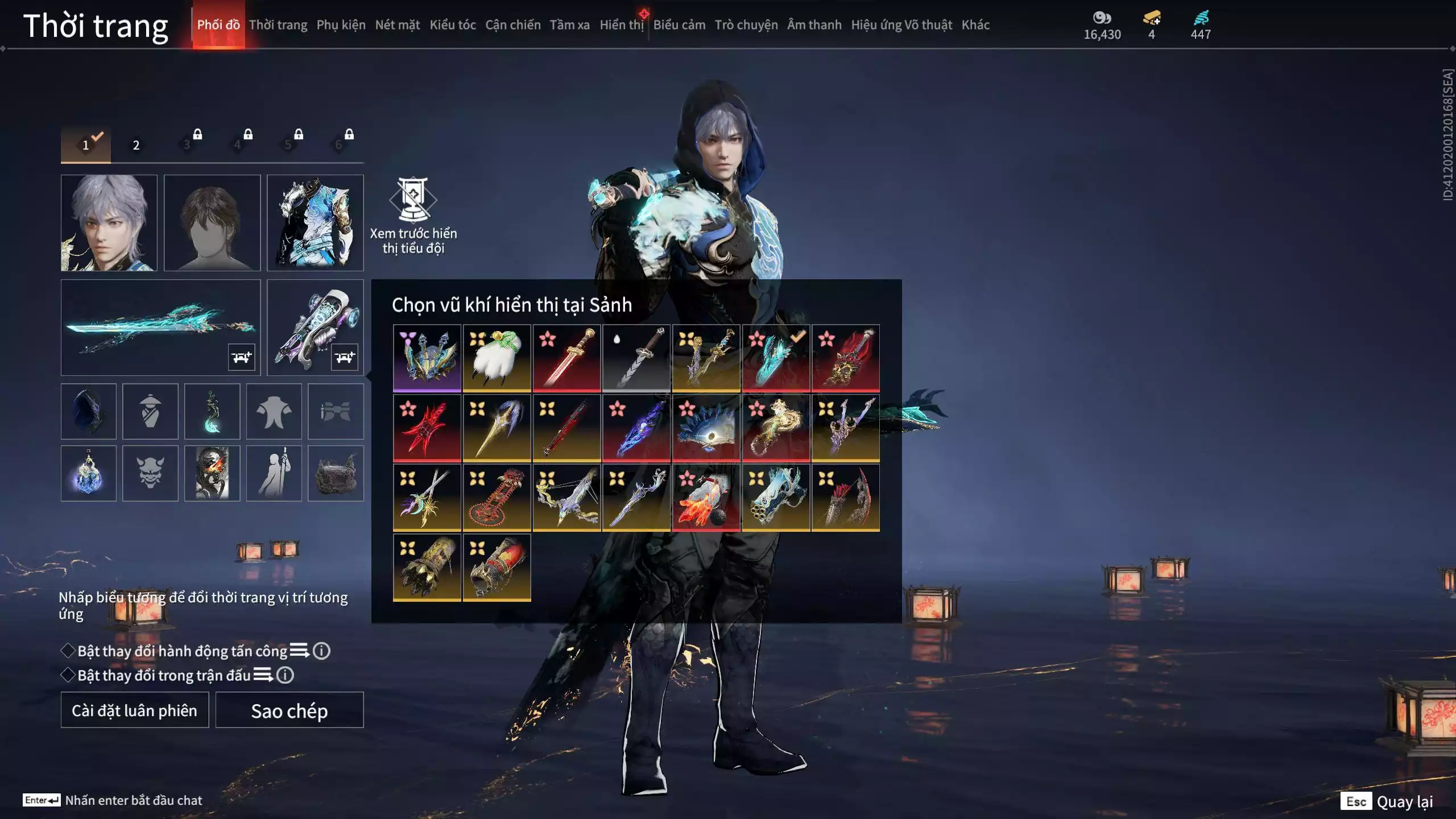Pick the flaming gauntlet weapon skin
The width and height of the screenshot is (1456, 819).
point(706,498)
